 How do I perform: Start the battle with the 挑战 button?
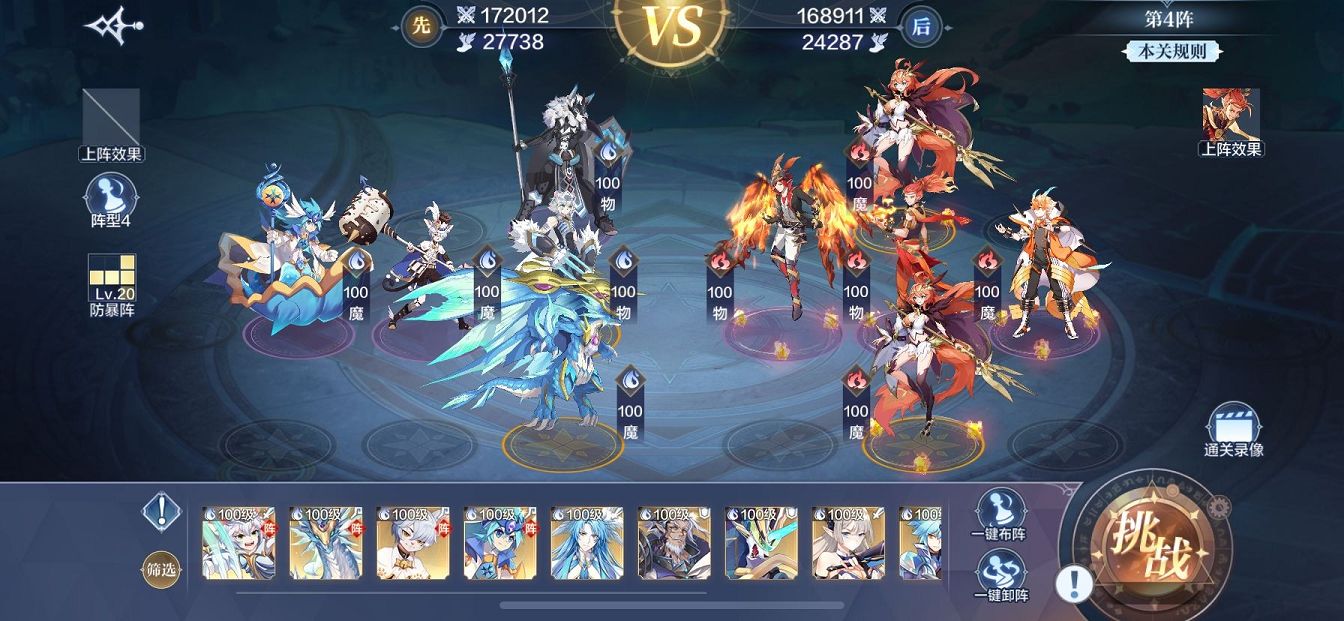(1154, 546)
